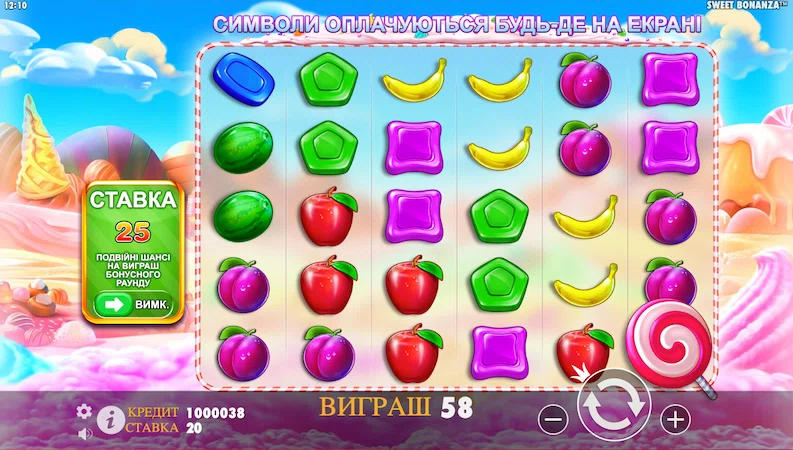Decrease the bet with the minus button
Image resolution: width=793 pixels, height=450 pixels.
[553, 419]
